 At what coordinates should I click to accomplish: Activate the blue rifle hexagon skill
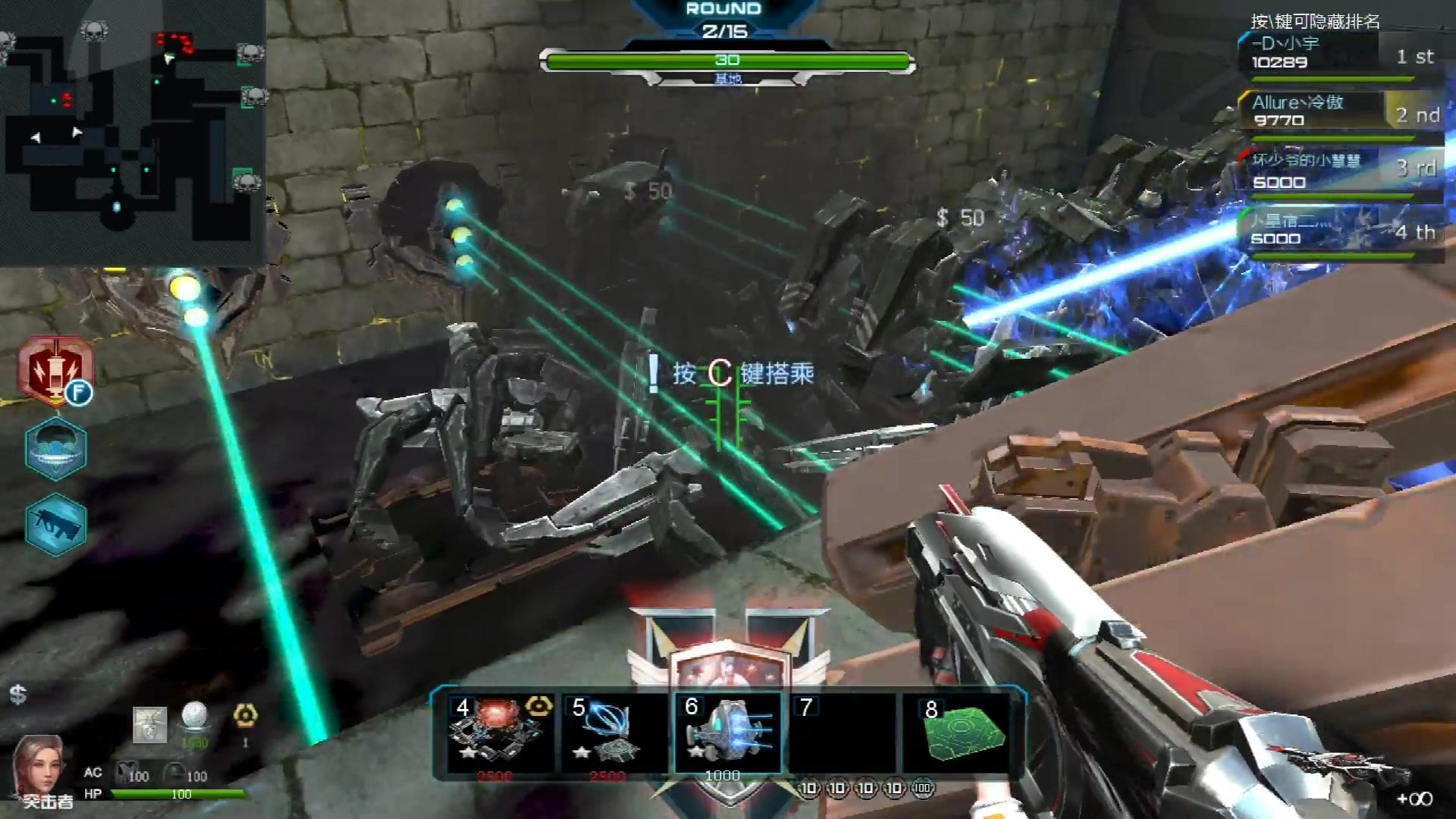(x=55, y=524)
